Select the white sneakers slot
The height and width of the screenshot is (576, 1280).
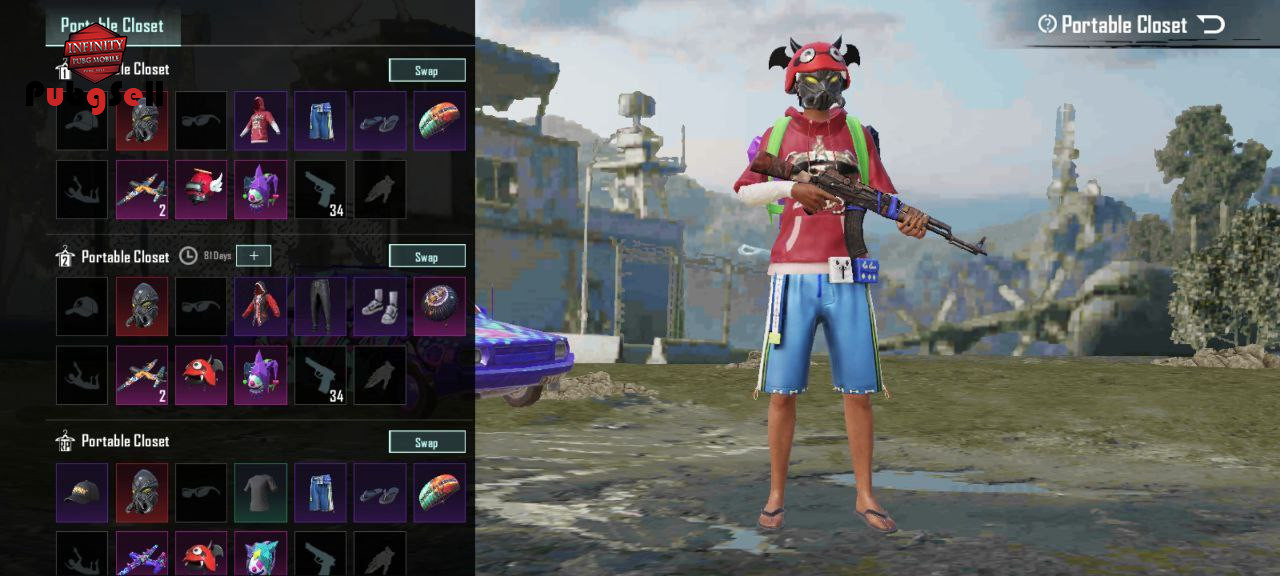point(380,306)
